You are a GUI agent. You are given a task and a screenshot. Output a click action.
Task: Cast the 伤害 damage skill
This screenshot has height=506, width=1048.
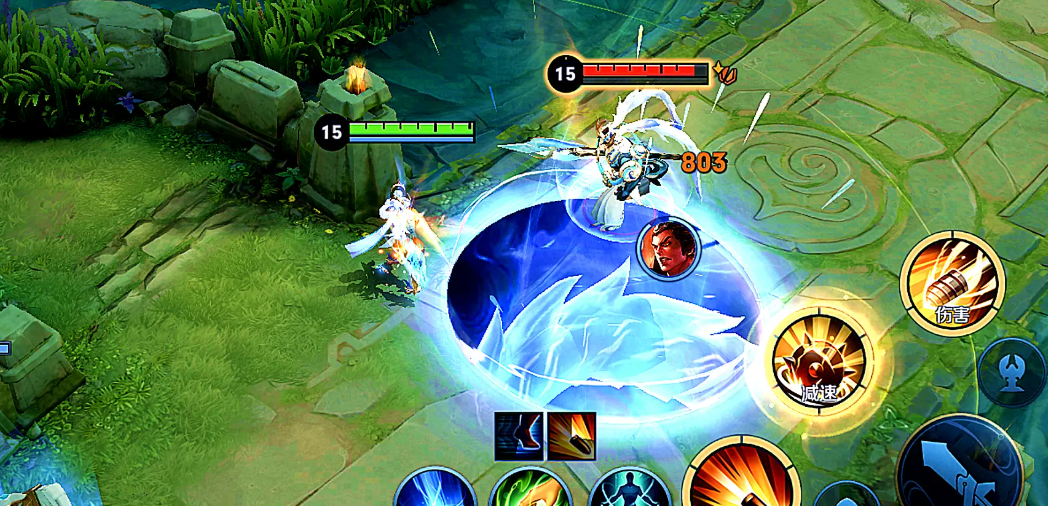click(x=951, y=284)
